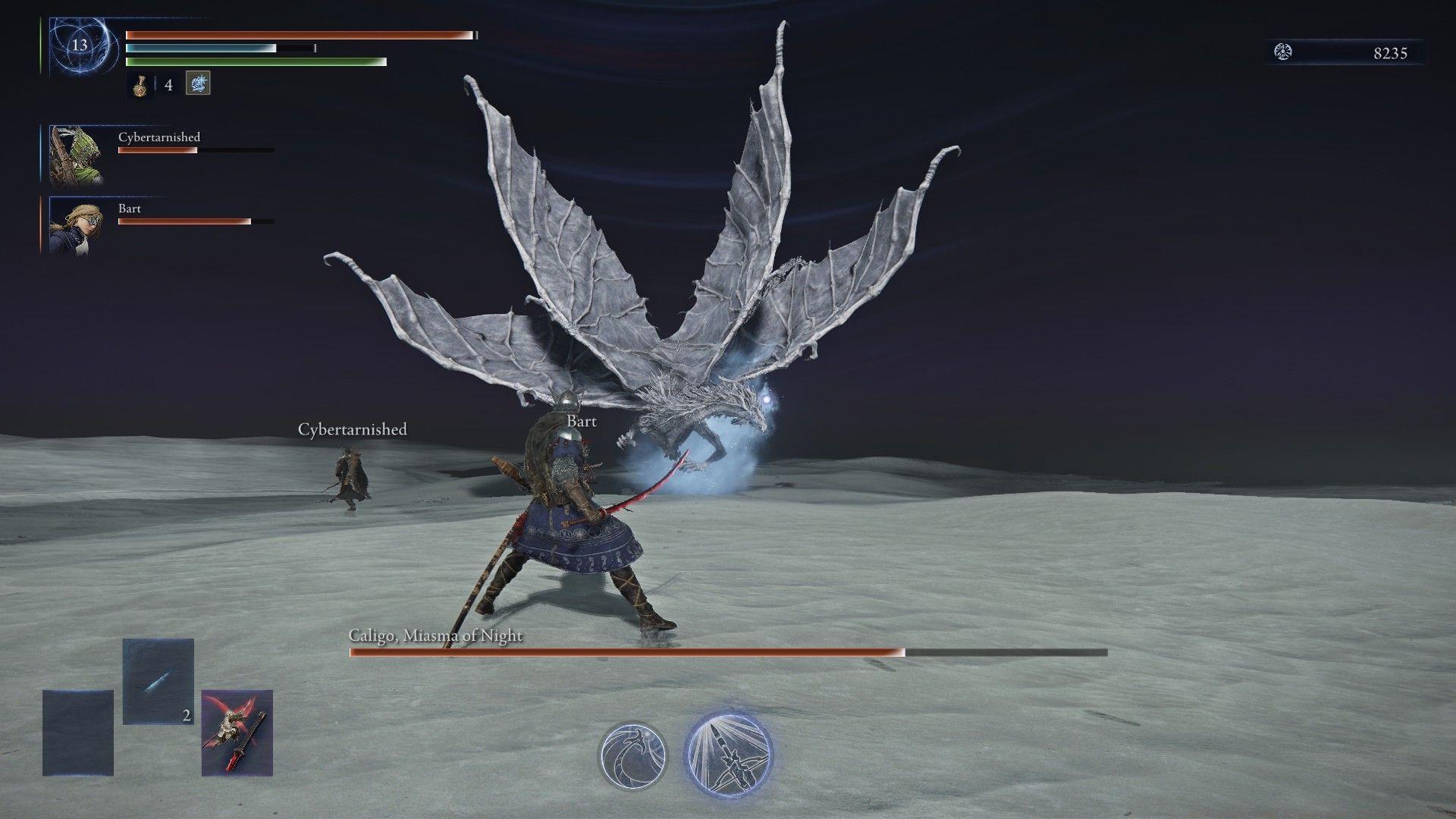1456x819 pixels.
Task: Click the level 13 character emblem
Action: [x=80, y=45]
